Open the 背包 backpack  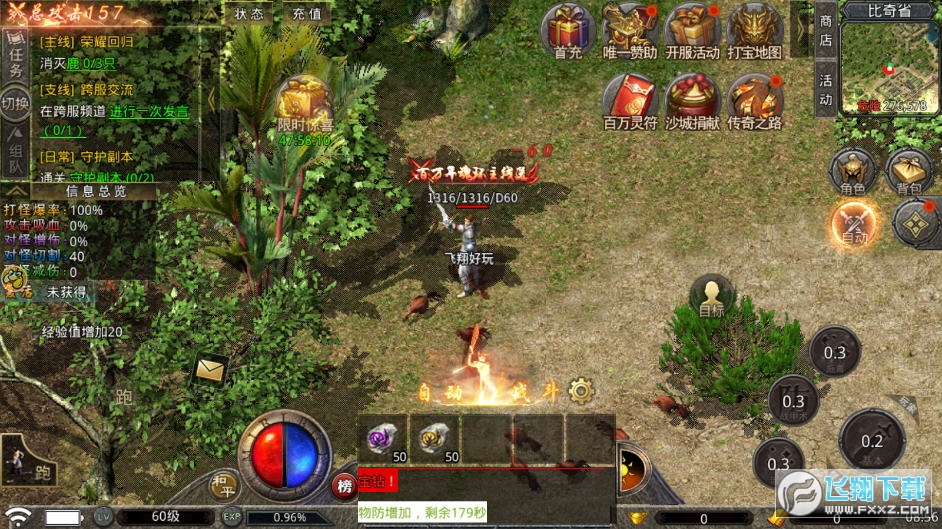pyautogui.click(x=909, y=171)
